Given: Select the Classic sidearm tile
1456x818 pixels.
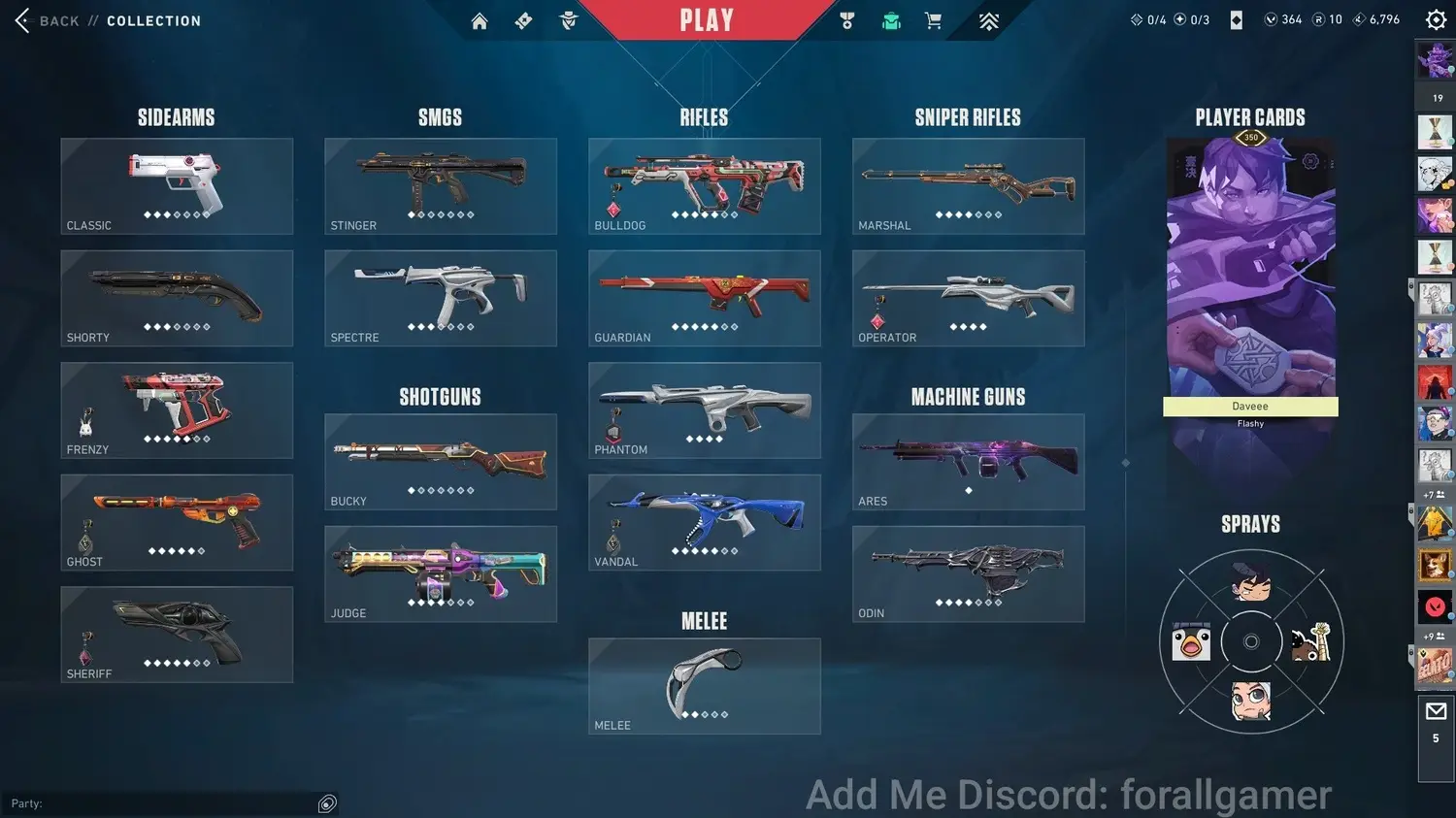Looking at the screenshot, I should click(177, 185).
